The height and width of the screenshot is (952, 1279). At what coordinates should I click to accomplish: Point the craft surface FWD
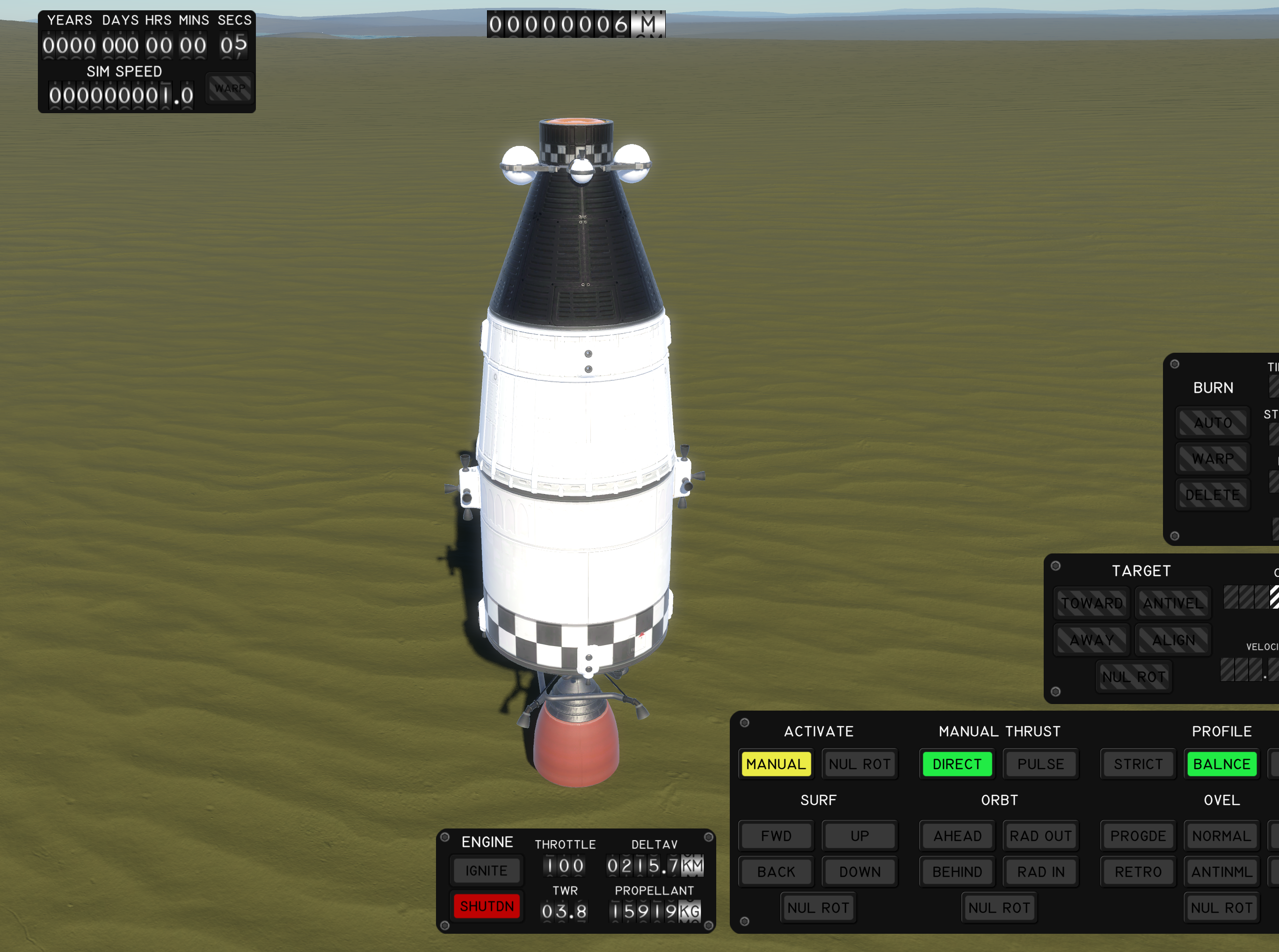tap(776, 836)
